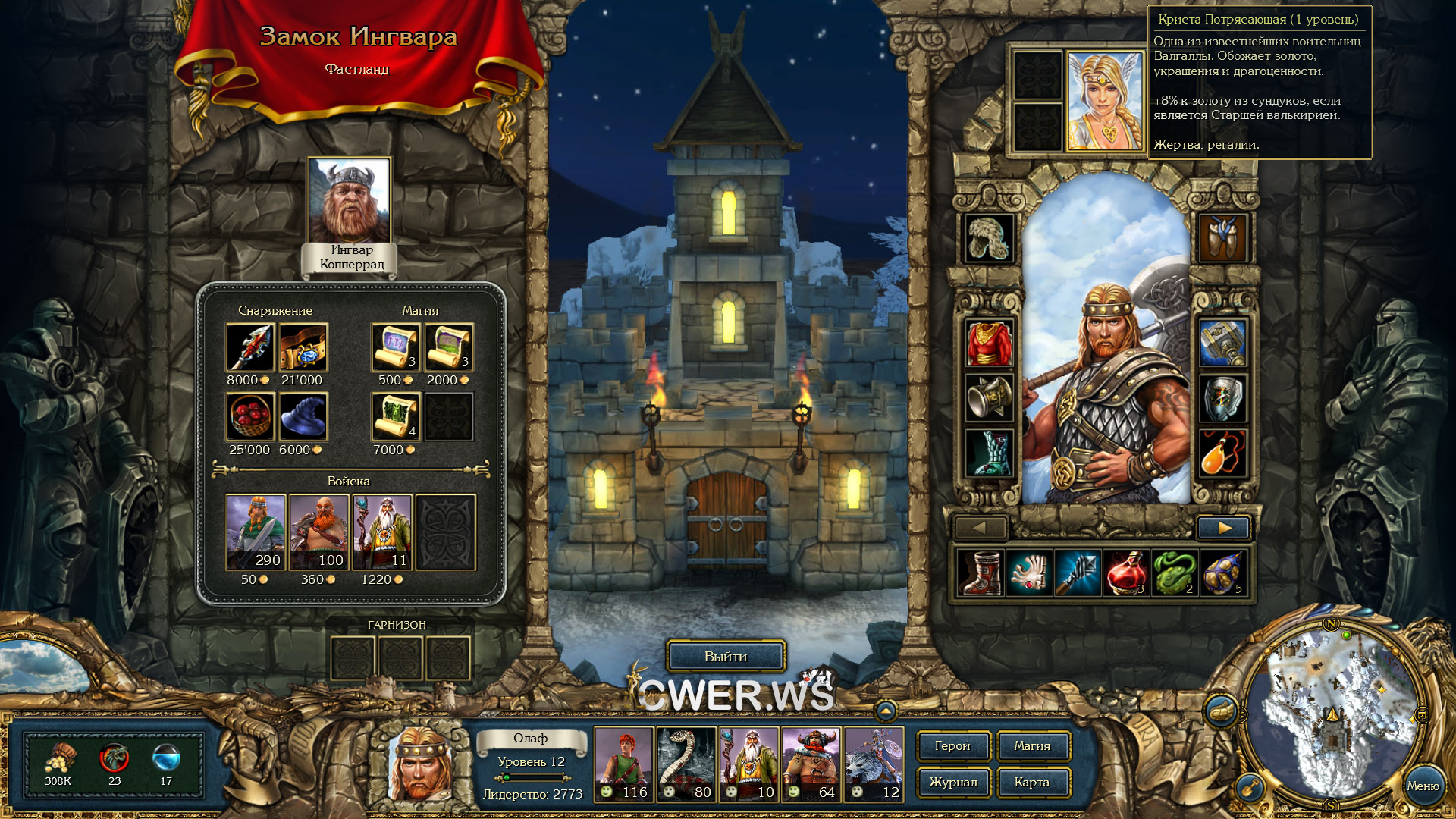
Task: Select the red potion in backpack
Action: pos(1126,573)
